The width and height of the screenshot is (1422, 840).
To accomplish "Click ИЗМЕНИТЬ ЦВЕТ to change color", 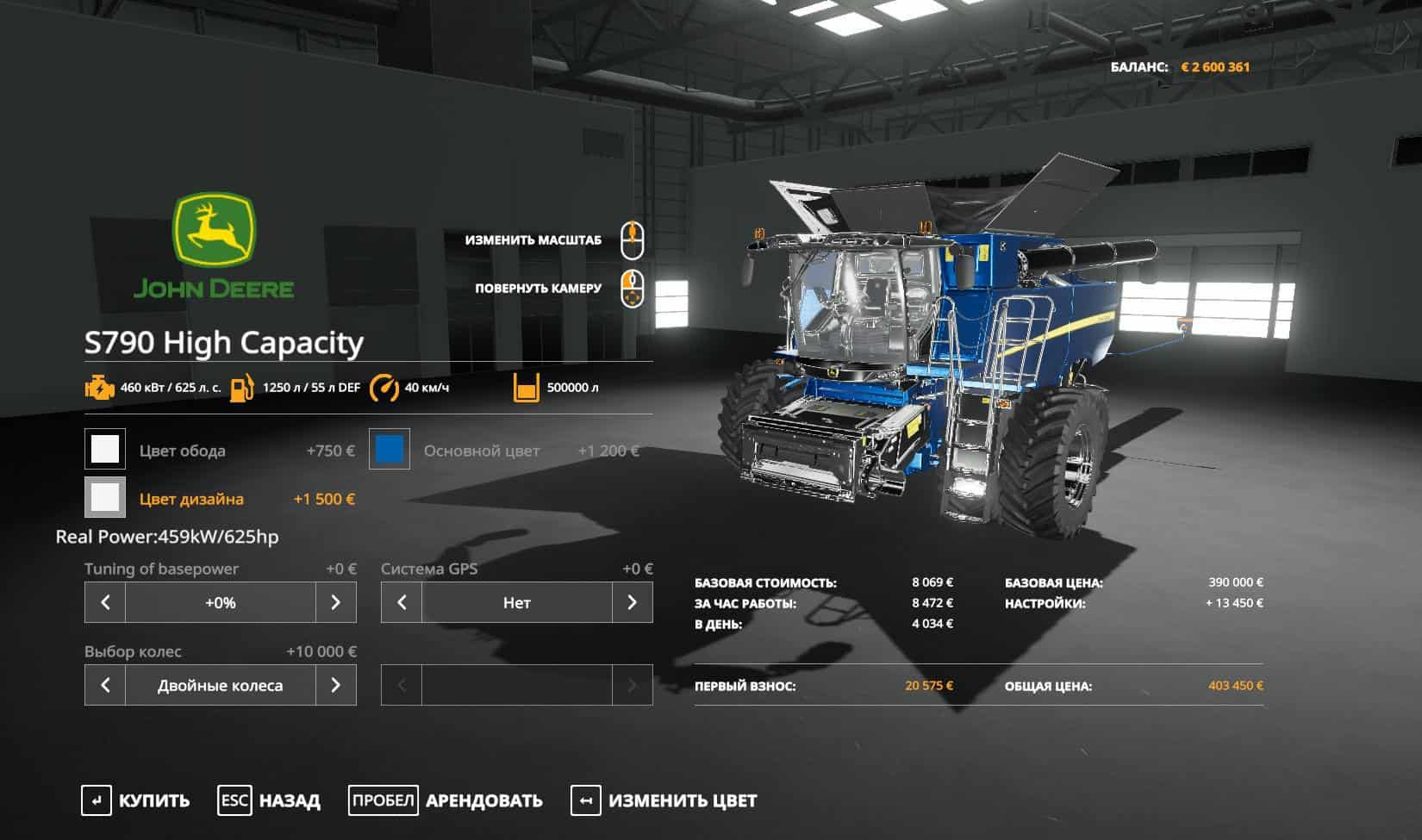I will (664, 800).
